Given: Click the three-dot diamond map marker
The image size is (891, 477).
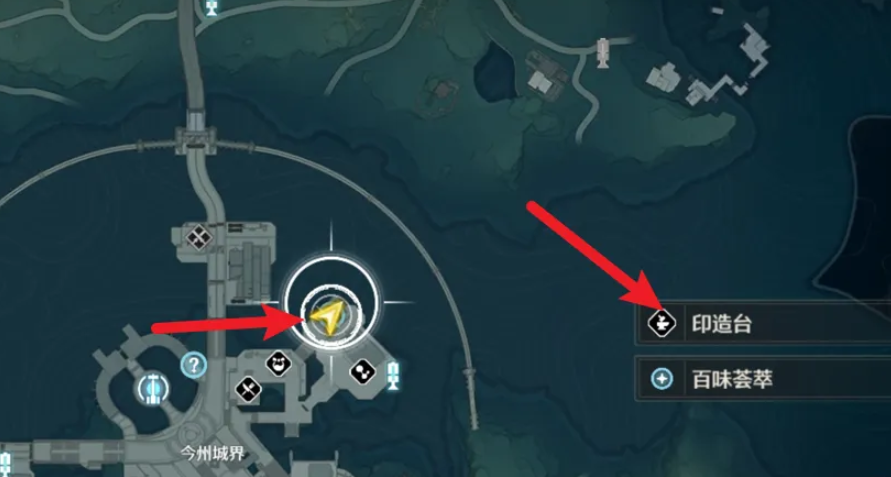Looking at the screenshot, I should click(x=362, y=373).
